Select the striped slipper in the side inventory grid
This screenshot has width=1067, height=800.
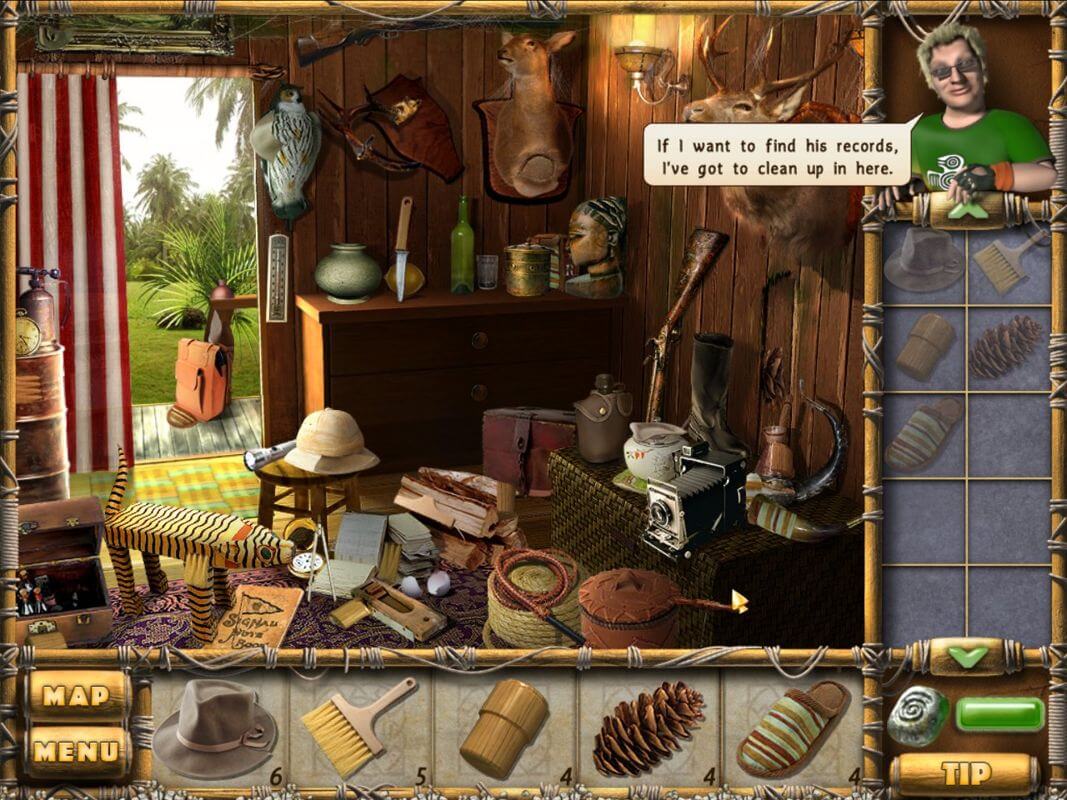click(922, 434)
